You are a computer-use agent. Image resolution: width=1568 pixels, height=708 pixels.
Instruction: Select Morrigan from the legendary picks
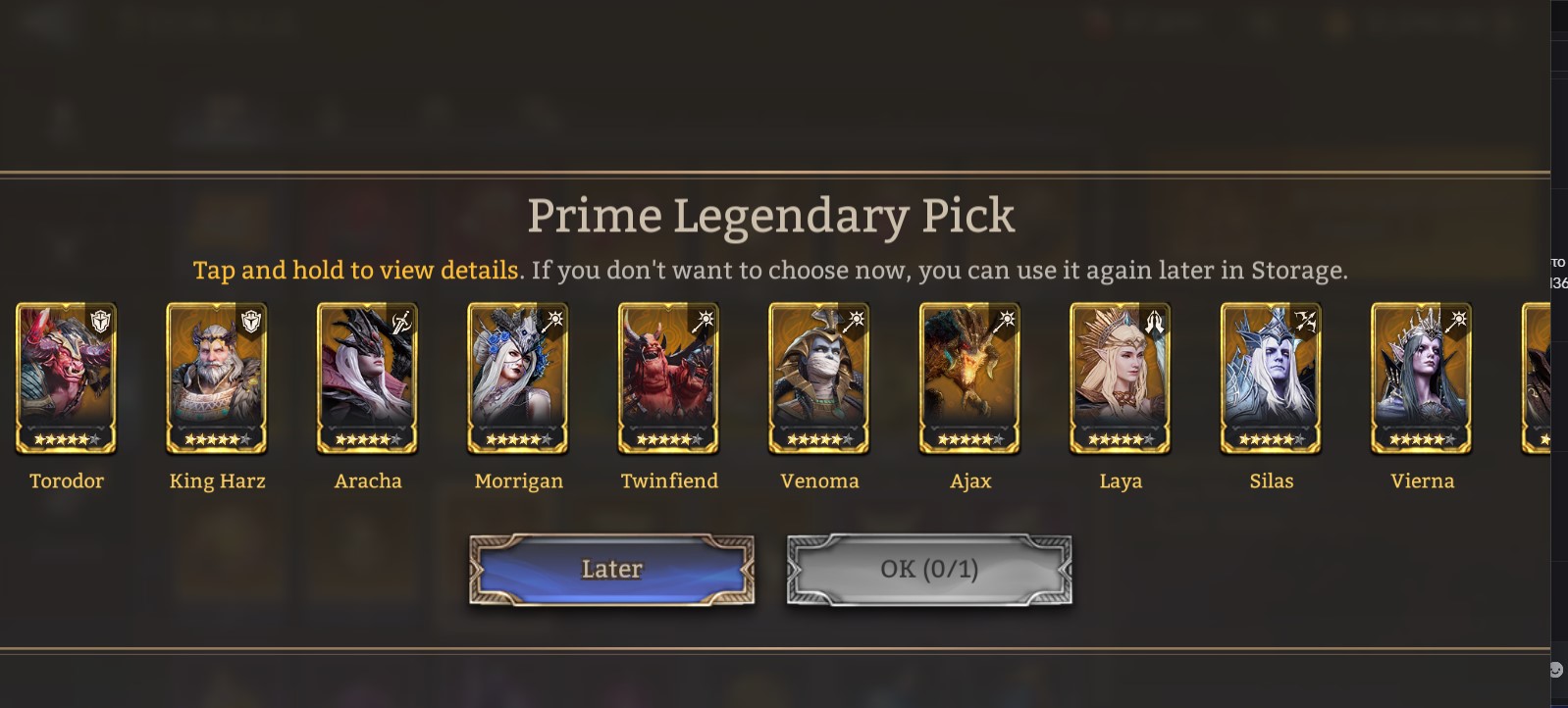coord(518,378)
